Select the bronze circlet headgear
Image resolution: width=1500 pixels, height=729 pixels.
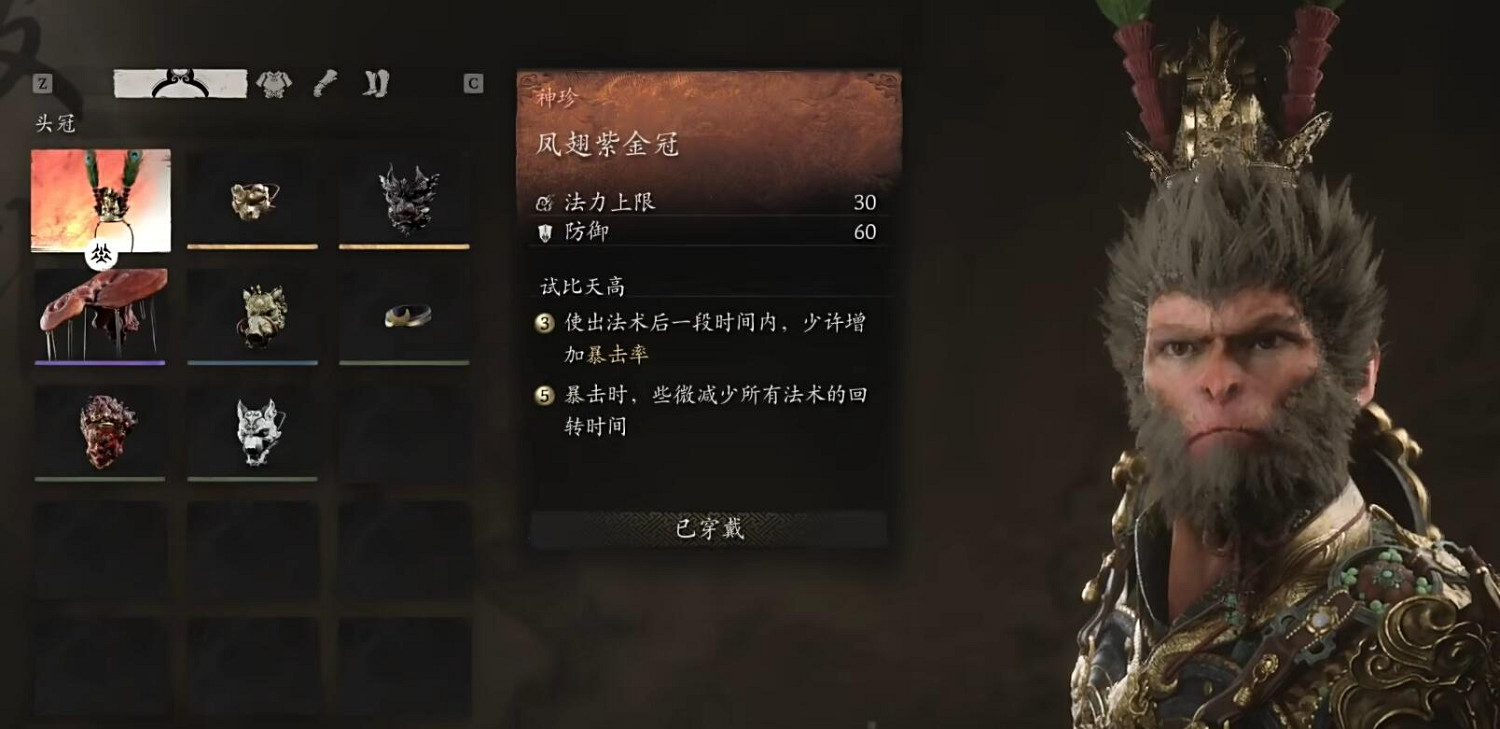tap(405, 315)
